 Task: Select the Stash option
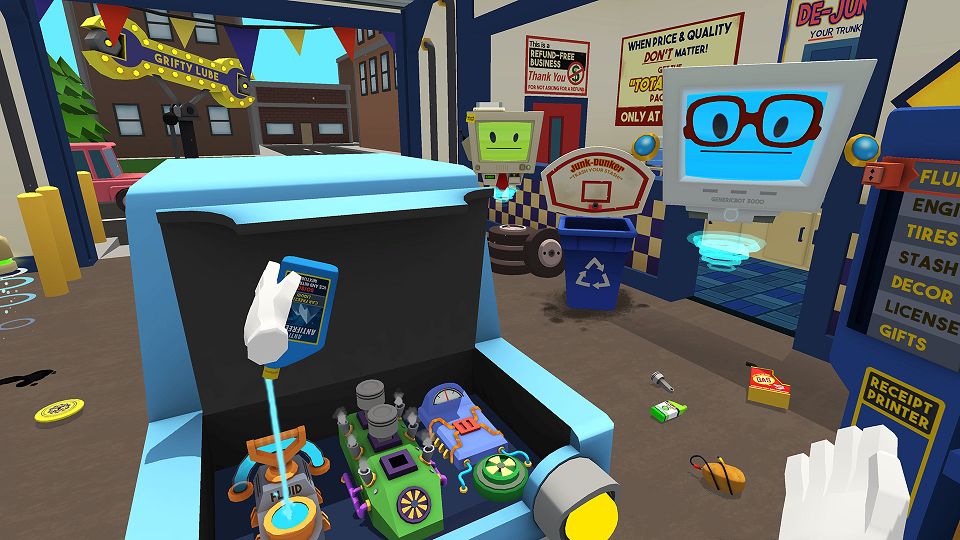click(x=928, y=262)
